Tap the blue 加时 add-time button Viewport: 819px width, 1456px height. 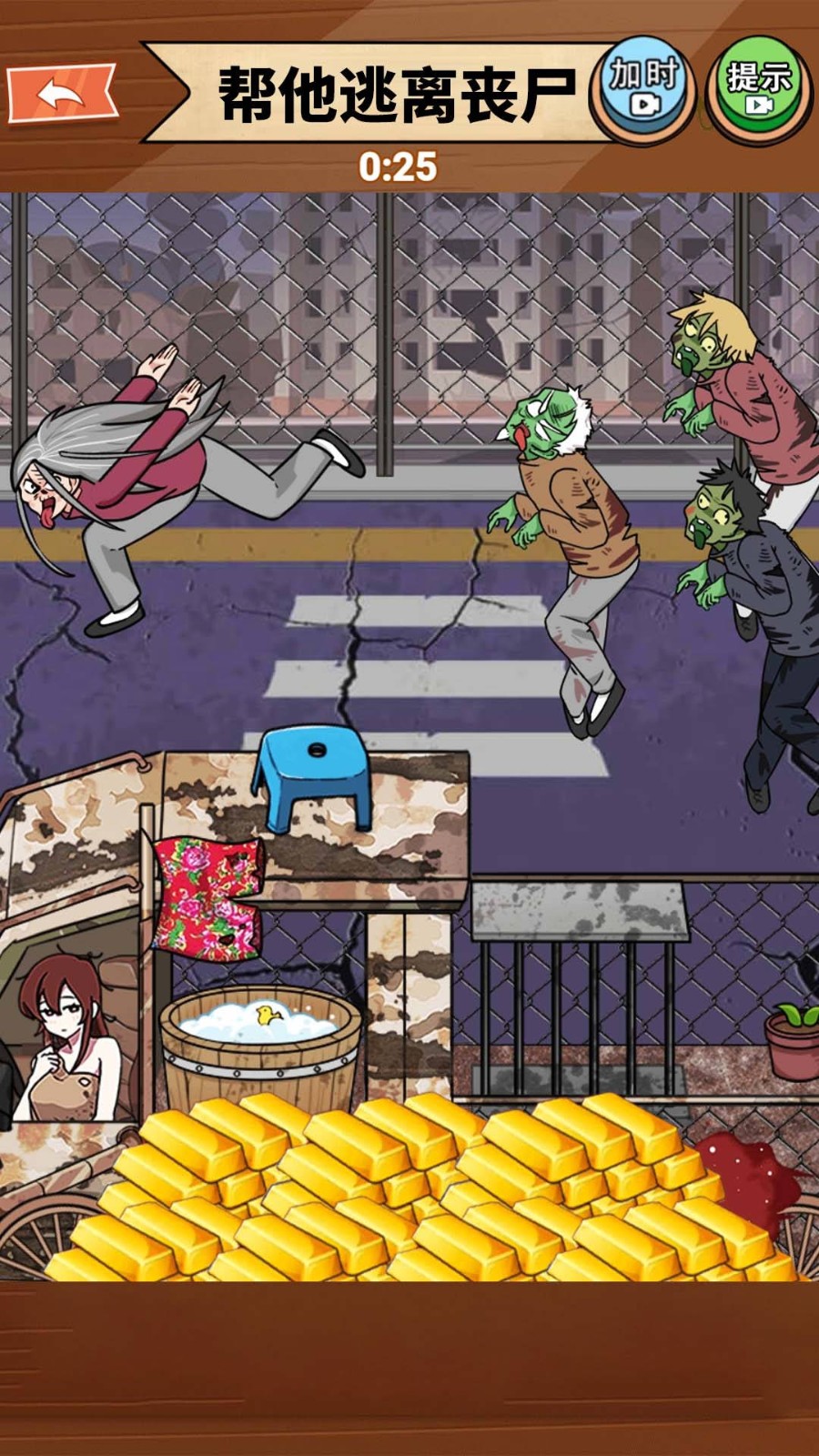tap(644, 88)
